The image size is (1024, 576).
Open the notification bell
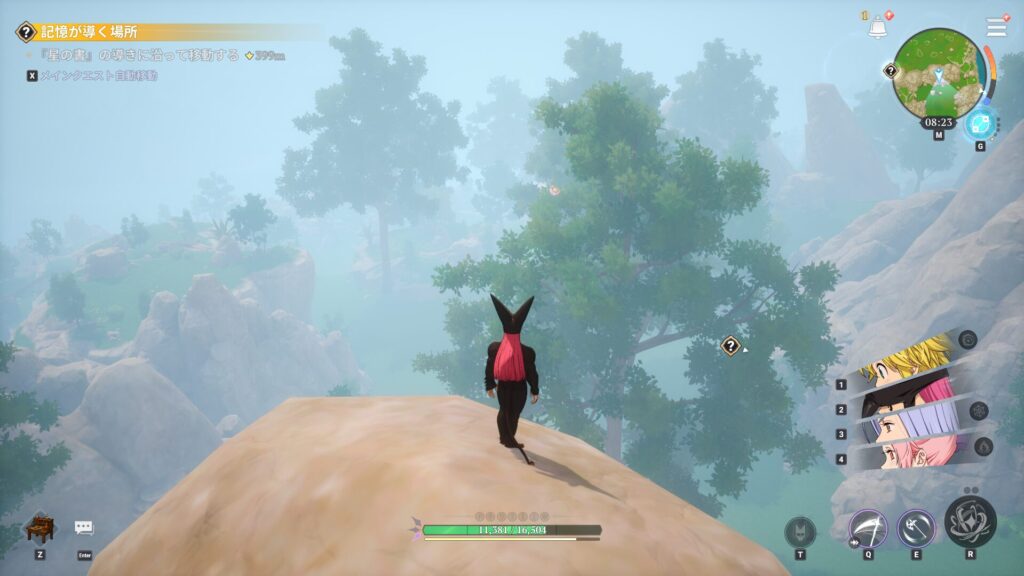(x=878, y=28)
